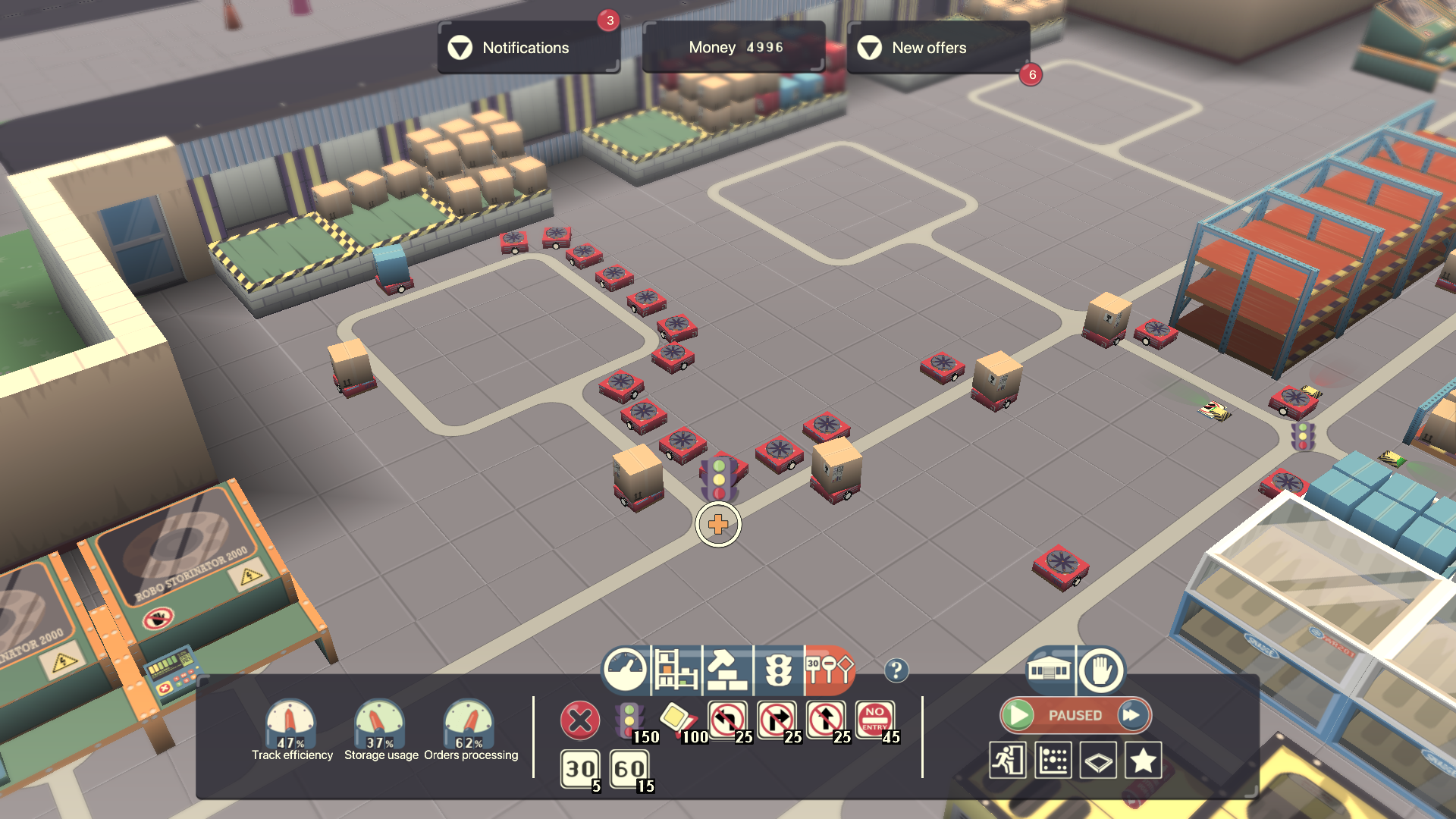Choose the 60 speed limit sign
The height and width of the screenshot is (819, 1456).
click(629, 769)
